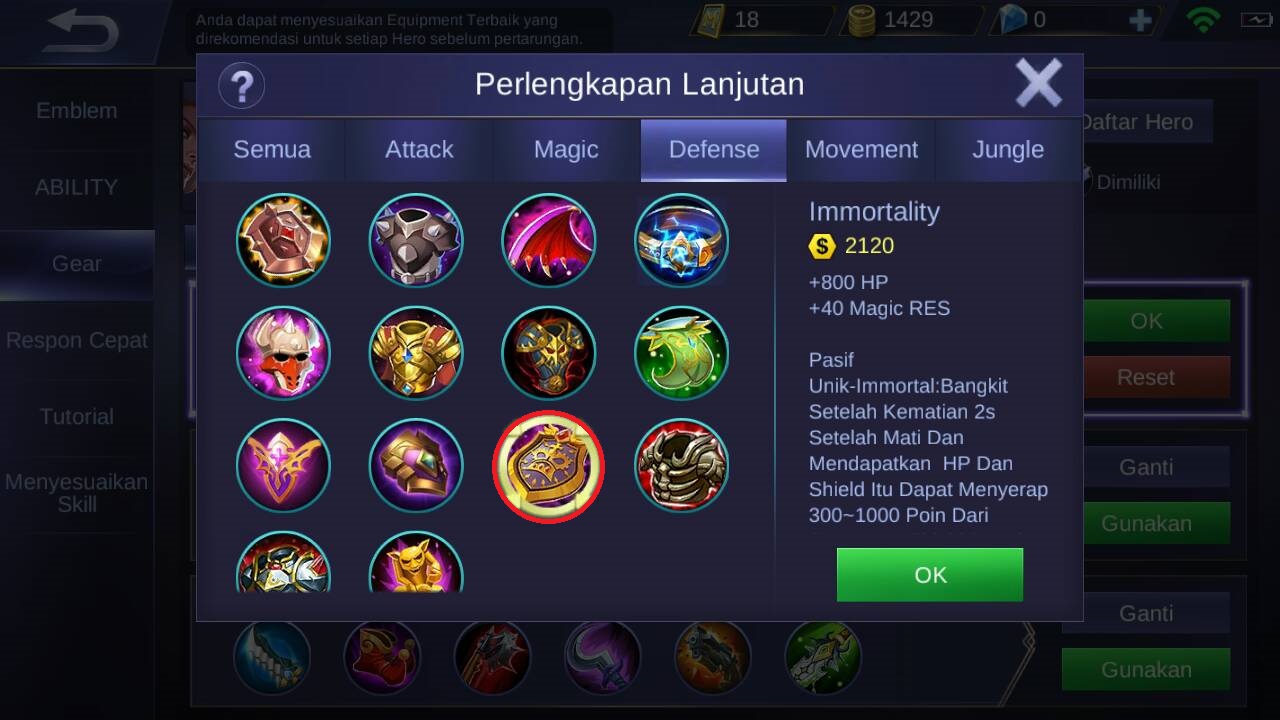
Task: Close the Perlengkapan Lanjutan dialog
Action: pos(1038,82)
